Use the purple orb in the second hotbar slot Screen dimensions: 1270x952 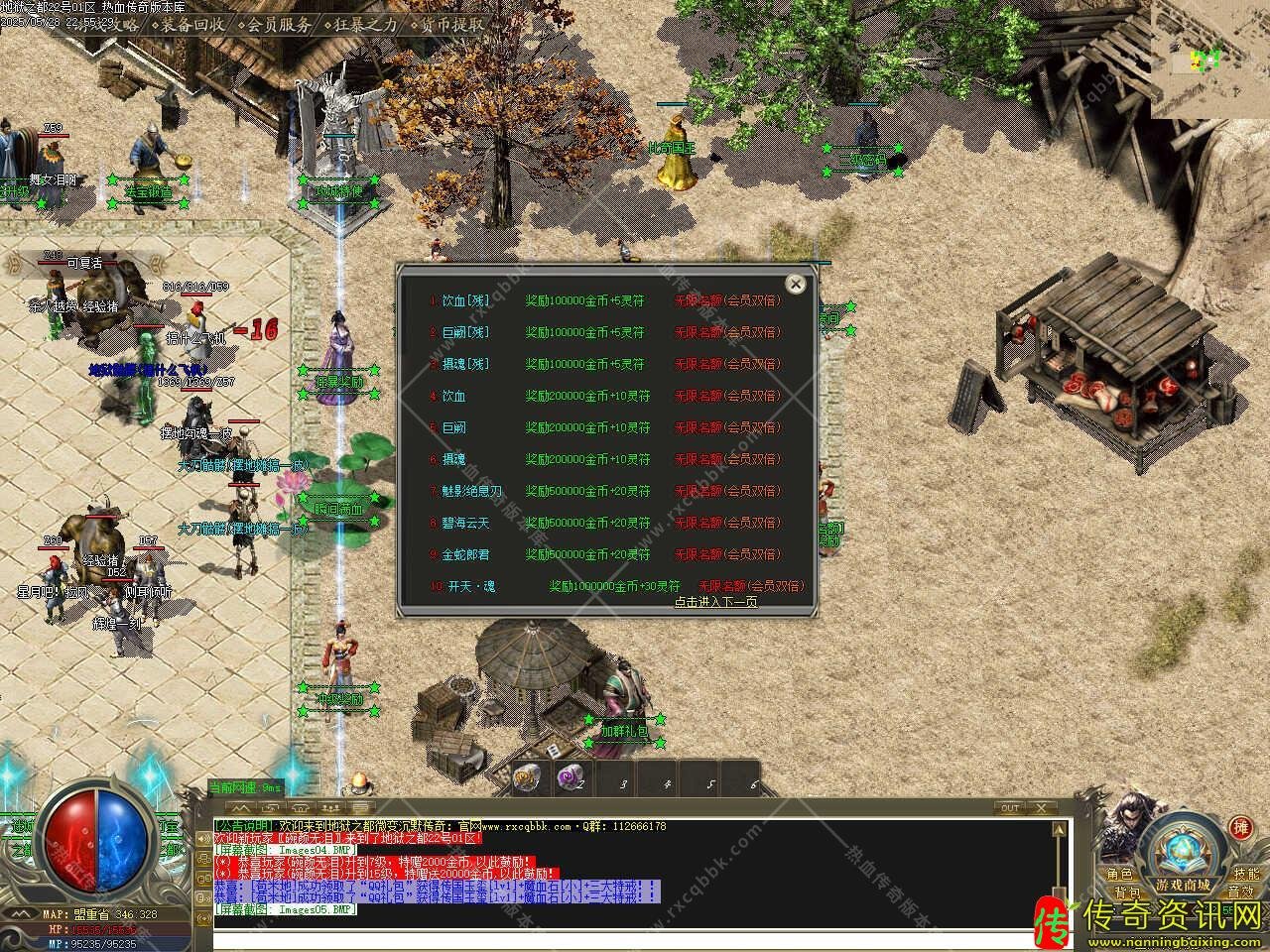pos(571,778)
